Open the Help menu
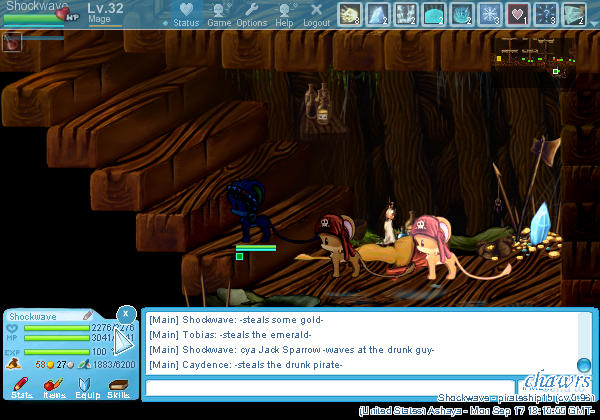 (x=285, y=14)
